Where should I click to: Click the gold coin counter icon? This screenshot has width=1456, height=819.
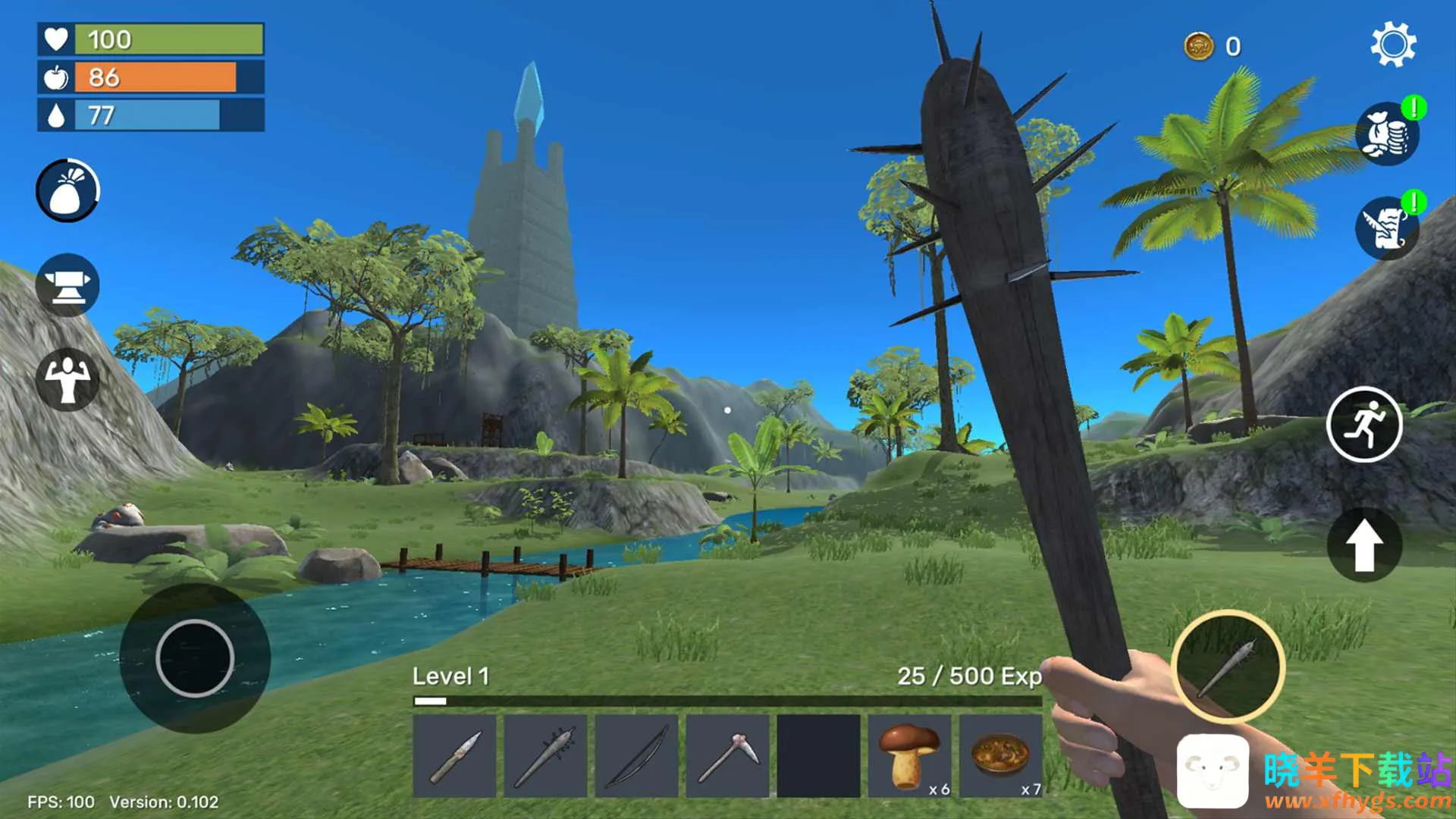[1199, 46]
